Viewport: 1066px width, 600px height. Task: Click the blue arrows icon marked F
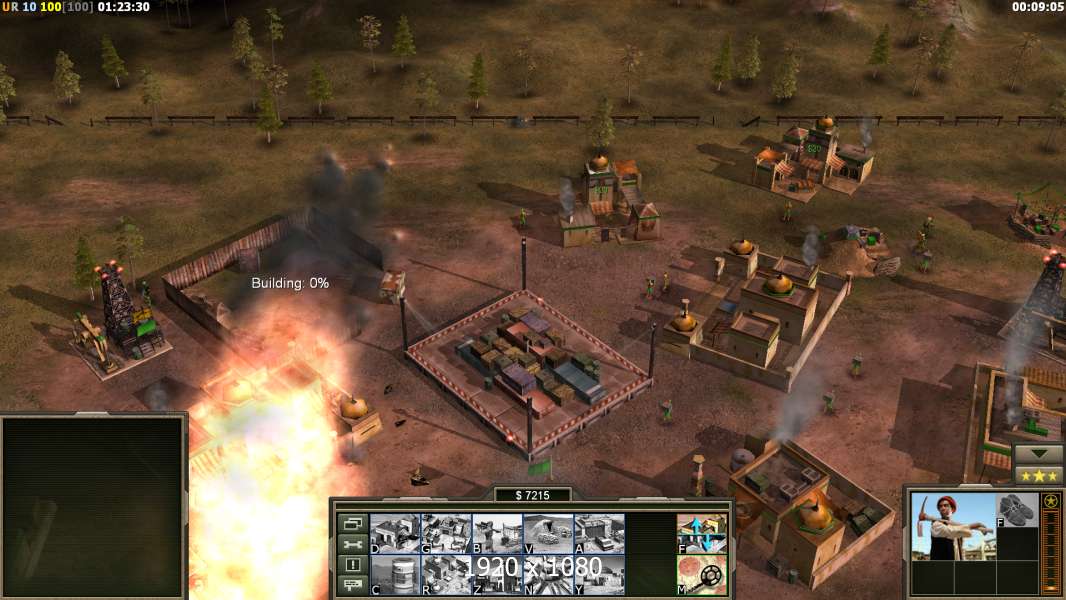[702, 533]
